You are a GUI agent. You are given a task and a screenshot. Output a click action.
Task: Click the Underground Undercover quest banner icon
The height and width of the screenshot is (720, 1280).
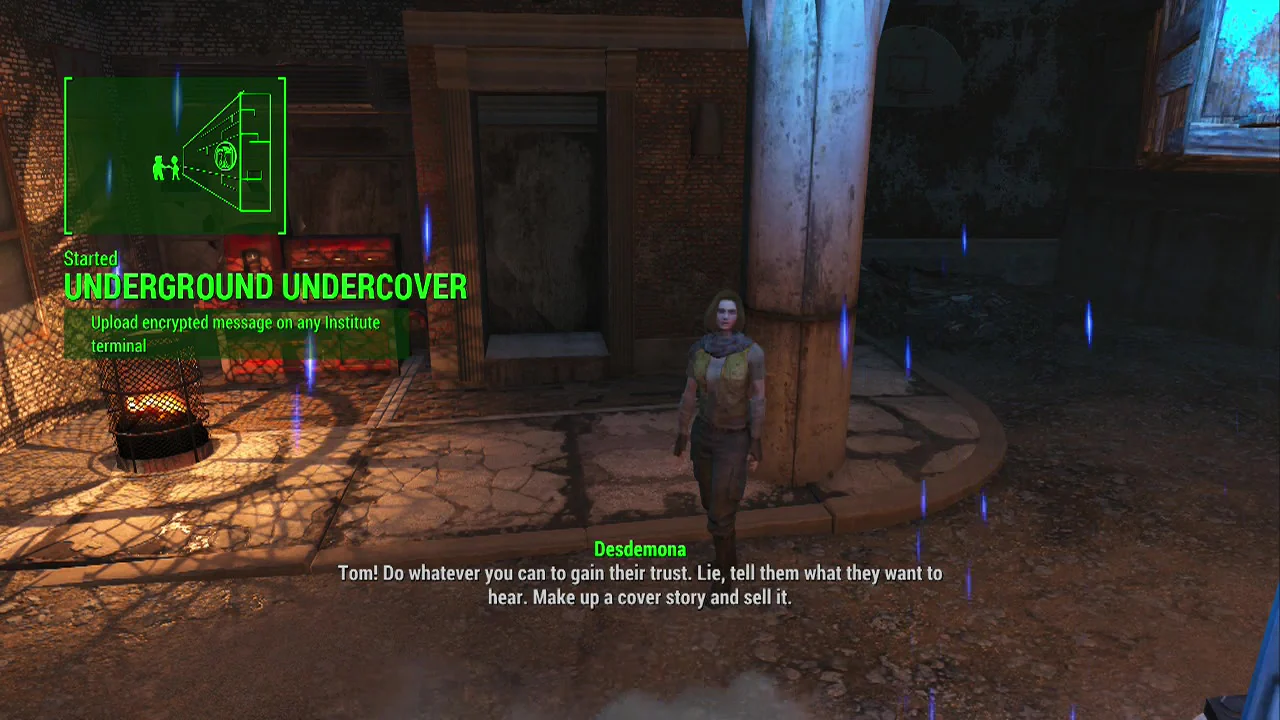point(175,155)
